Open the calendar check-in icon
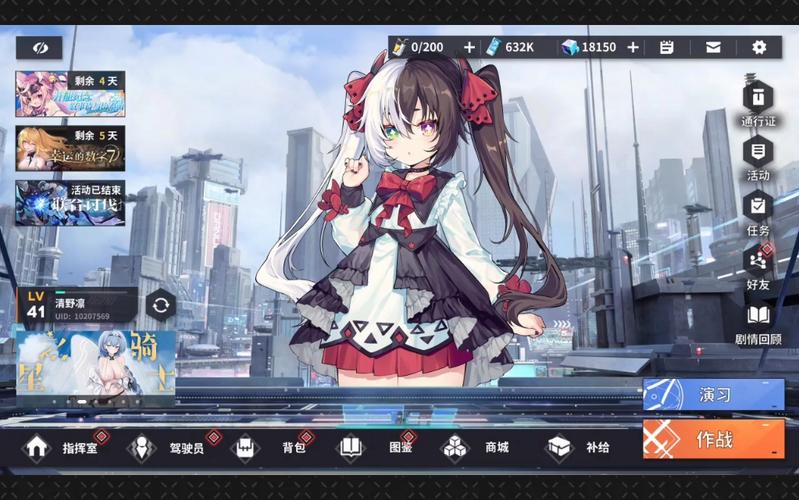The height and width of the screenshot is (500, 799). coord(666,47)
